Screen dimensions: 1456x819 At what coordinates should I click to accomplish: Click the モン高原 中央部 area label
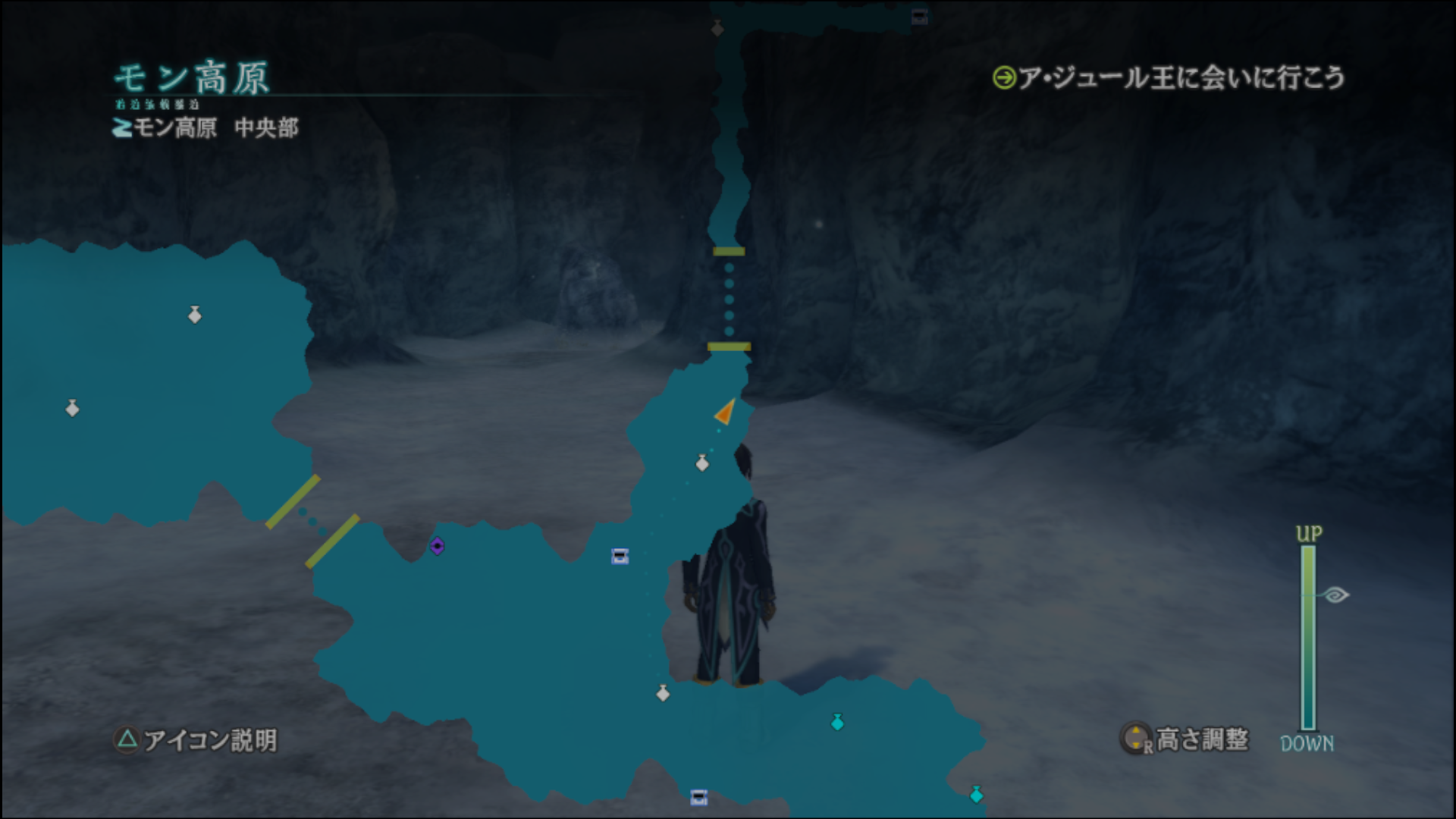tap(206, 127)
